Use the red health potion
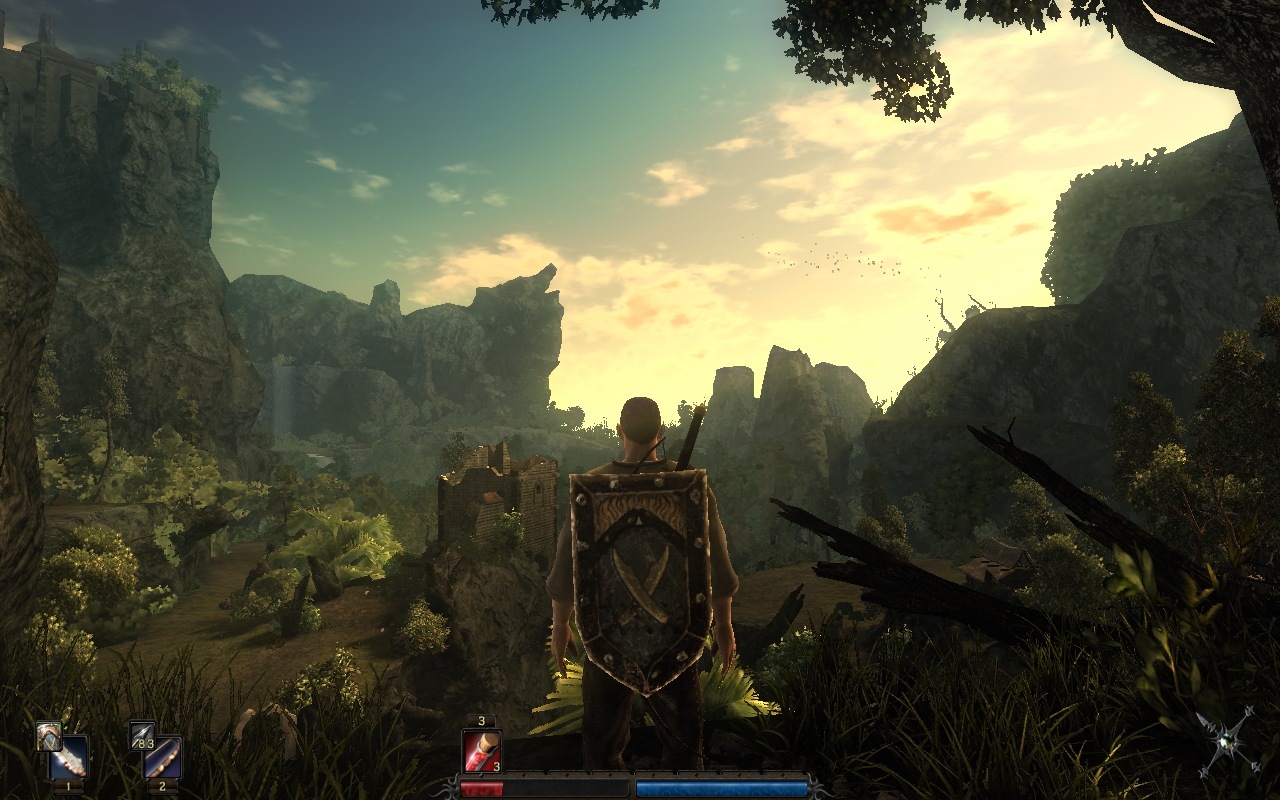The width and height of the screenshot is (1280, 800). [x=481, y=751]
